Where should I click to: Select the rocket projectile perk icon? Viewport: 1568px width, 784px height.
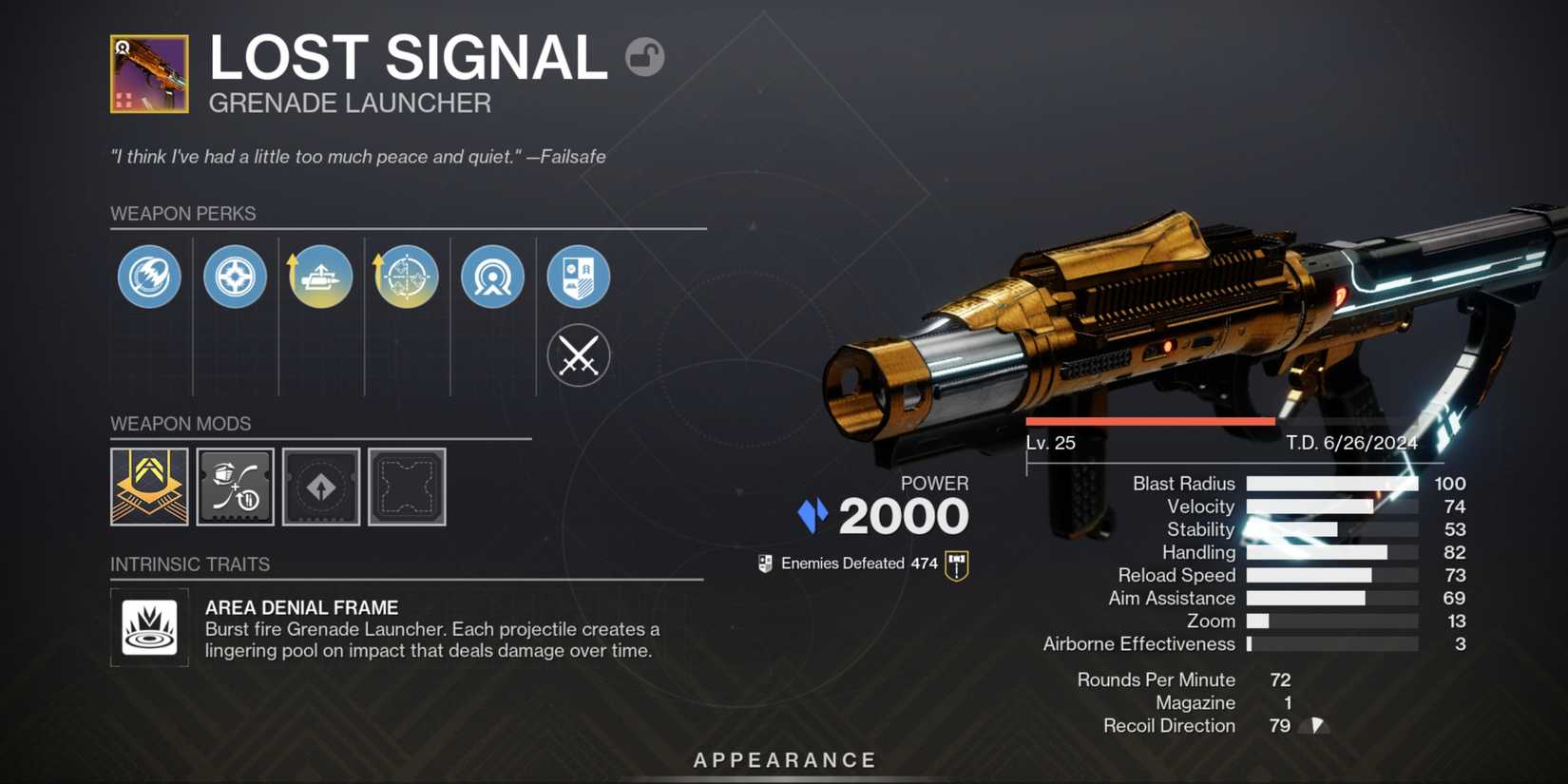pos(149,277)
